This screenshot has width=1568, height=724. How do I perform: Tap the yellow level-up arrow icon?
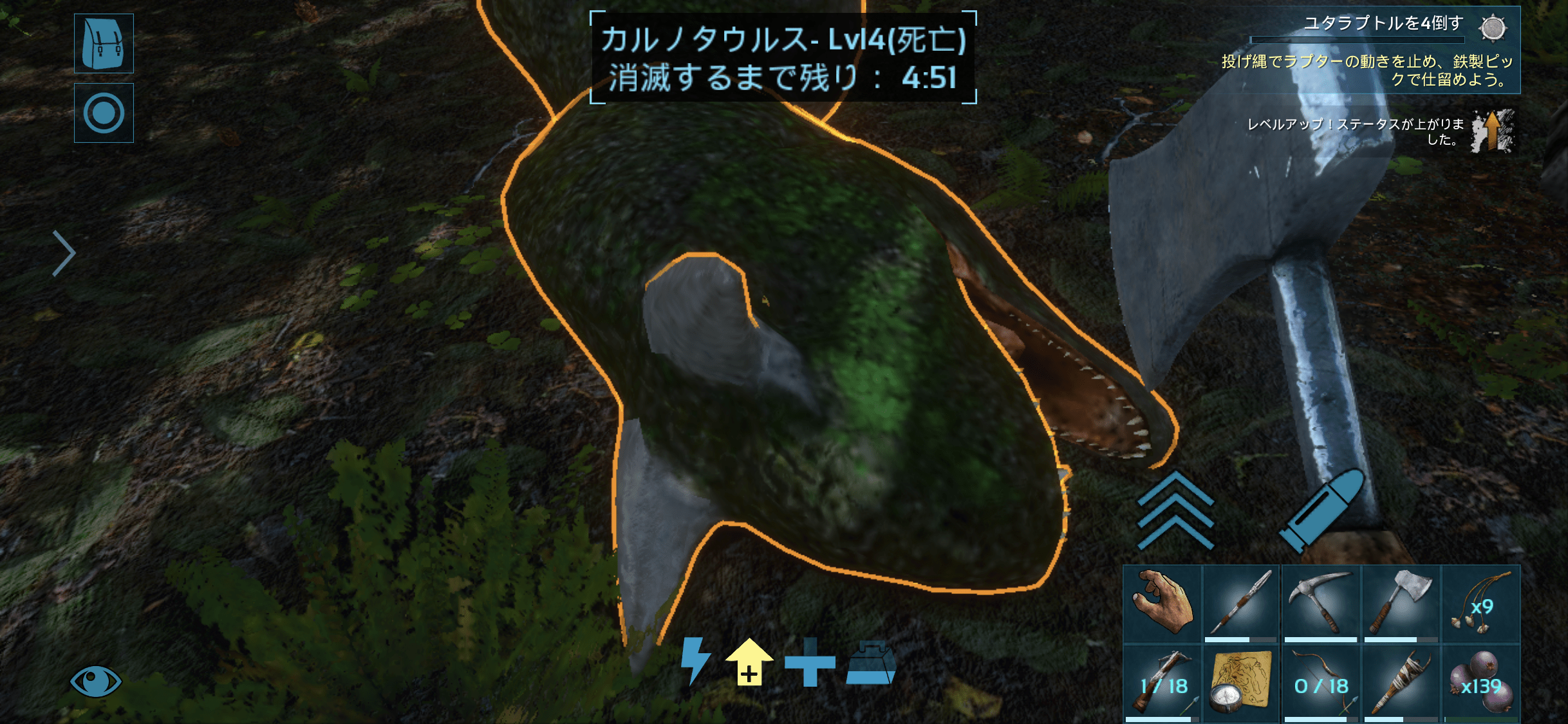tap(749, 662)
